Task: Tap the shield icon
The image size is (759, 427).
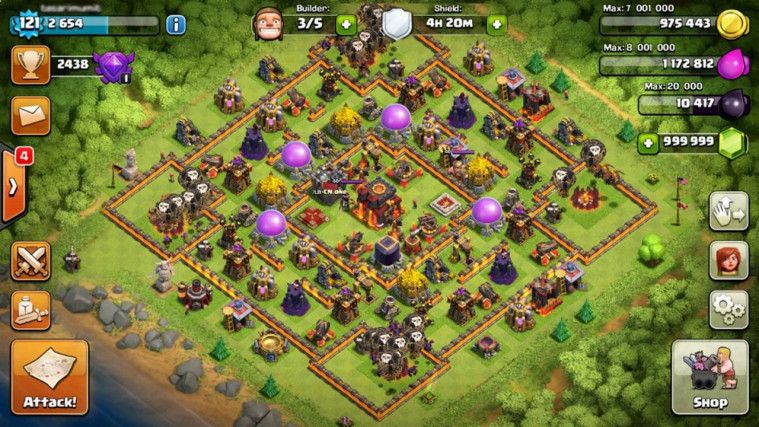Action: [398, 24]
